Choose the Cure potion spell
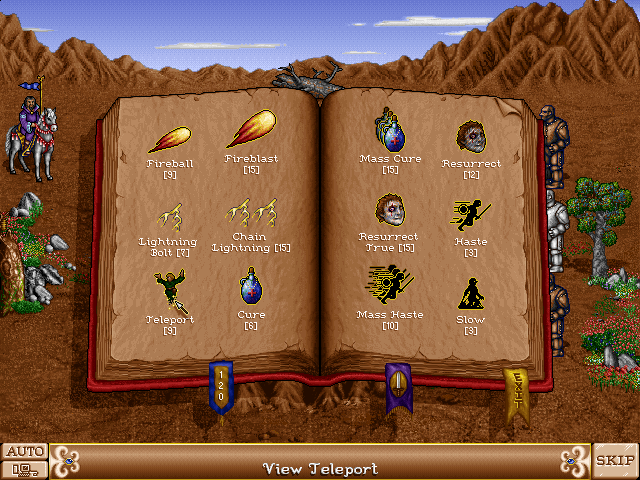Viewport: 640px width, 480px height. [x=251, y=288]
